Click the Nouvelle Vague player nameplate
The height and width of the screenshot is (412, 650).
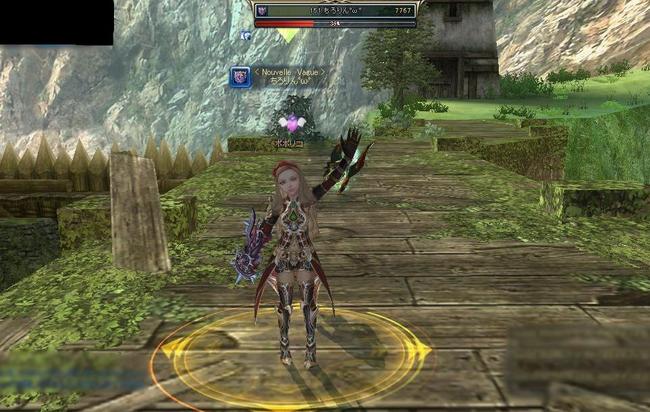tap(290, 77)
